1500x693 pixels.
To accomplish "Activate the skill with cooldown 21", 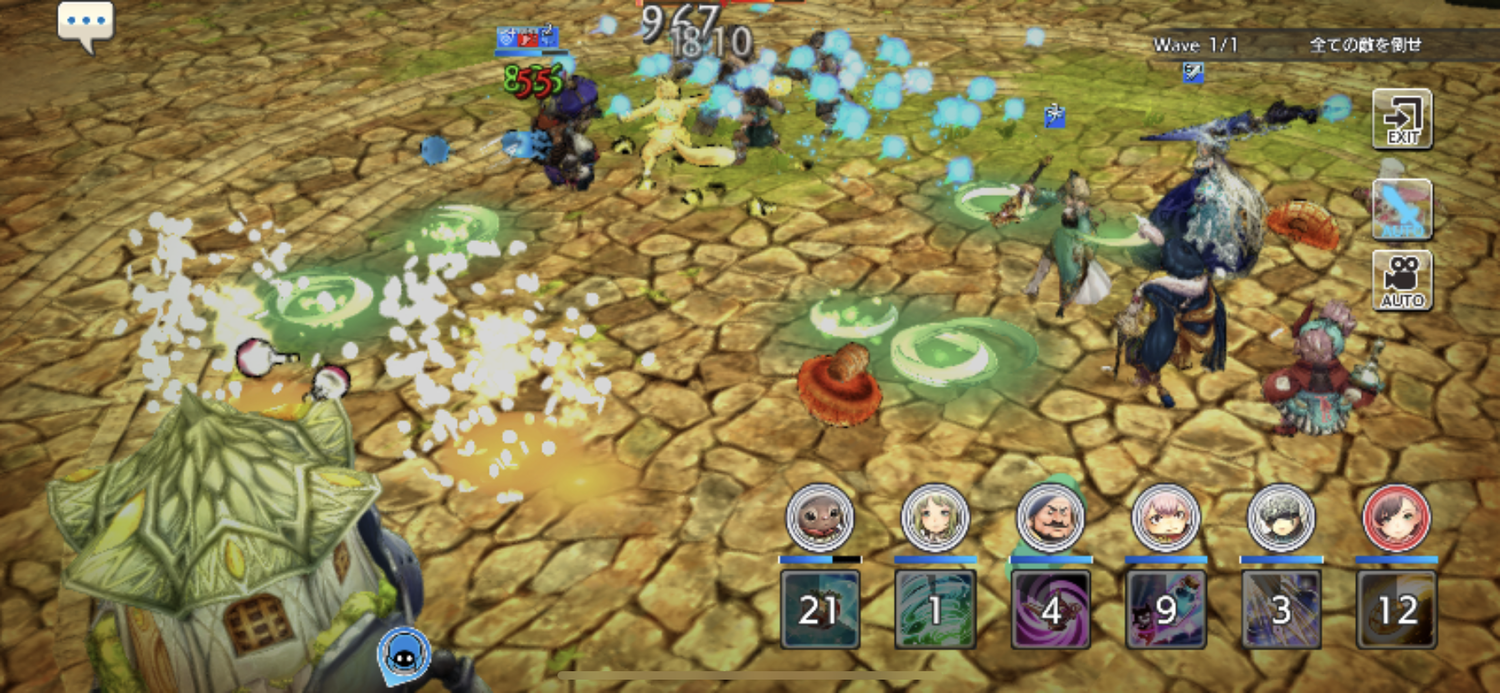I will tap(820, 609).
